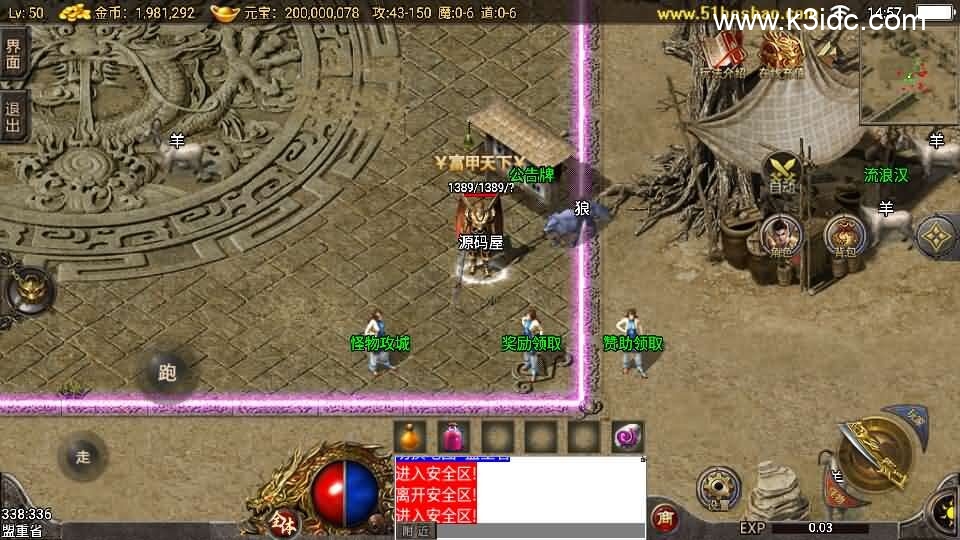Use the pink potion in the hotbar
This screenshot has height=540, width=960.
453,436
